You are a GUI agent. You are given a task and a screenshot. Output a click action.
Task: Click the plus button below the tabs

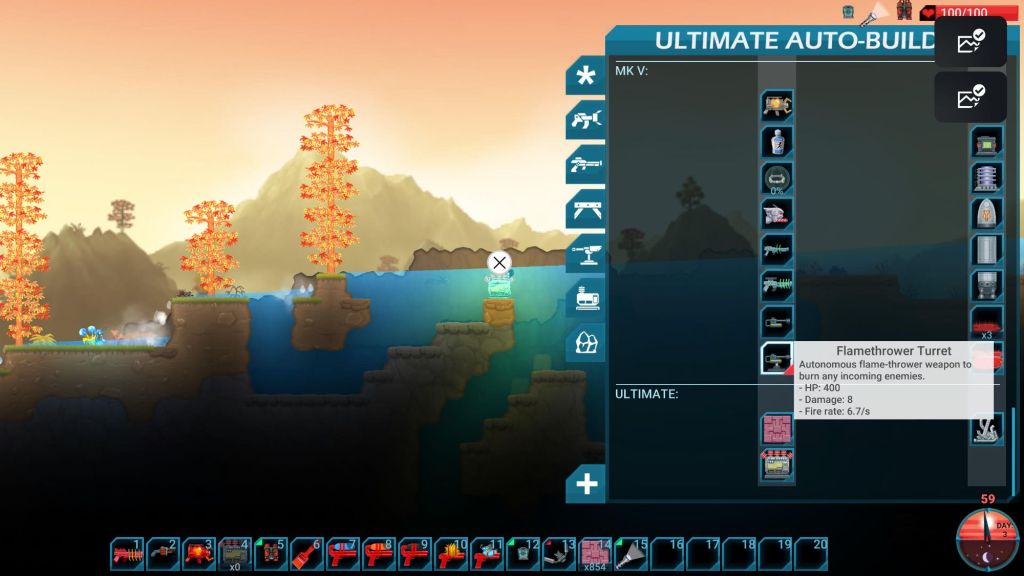coord(586,485)
